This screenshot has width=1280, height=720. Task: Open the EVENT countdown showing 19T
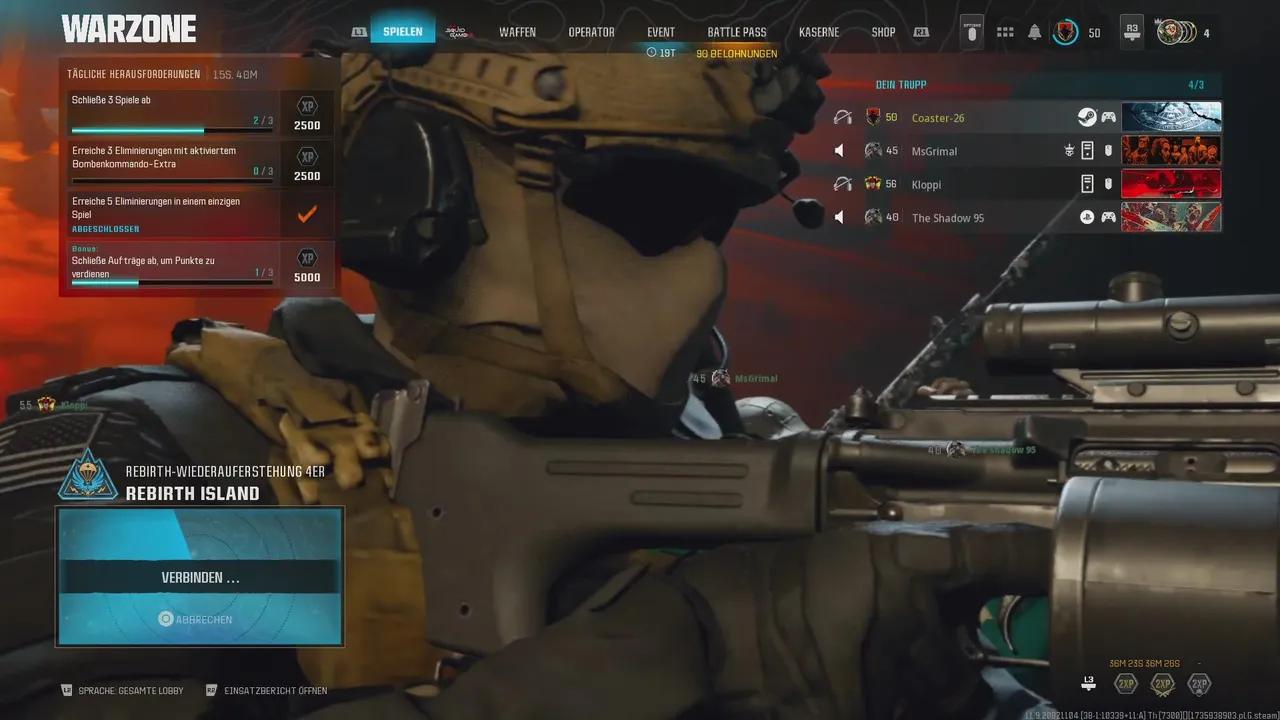click(660, 51)
